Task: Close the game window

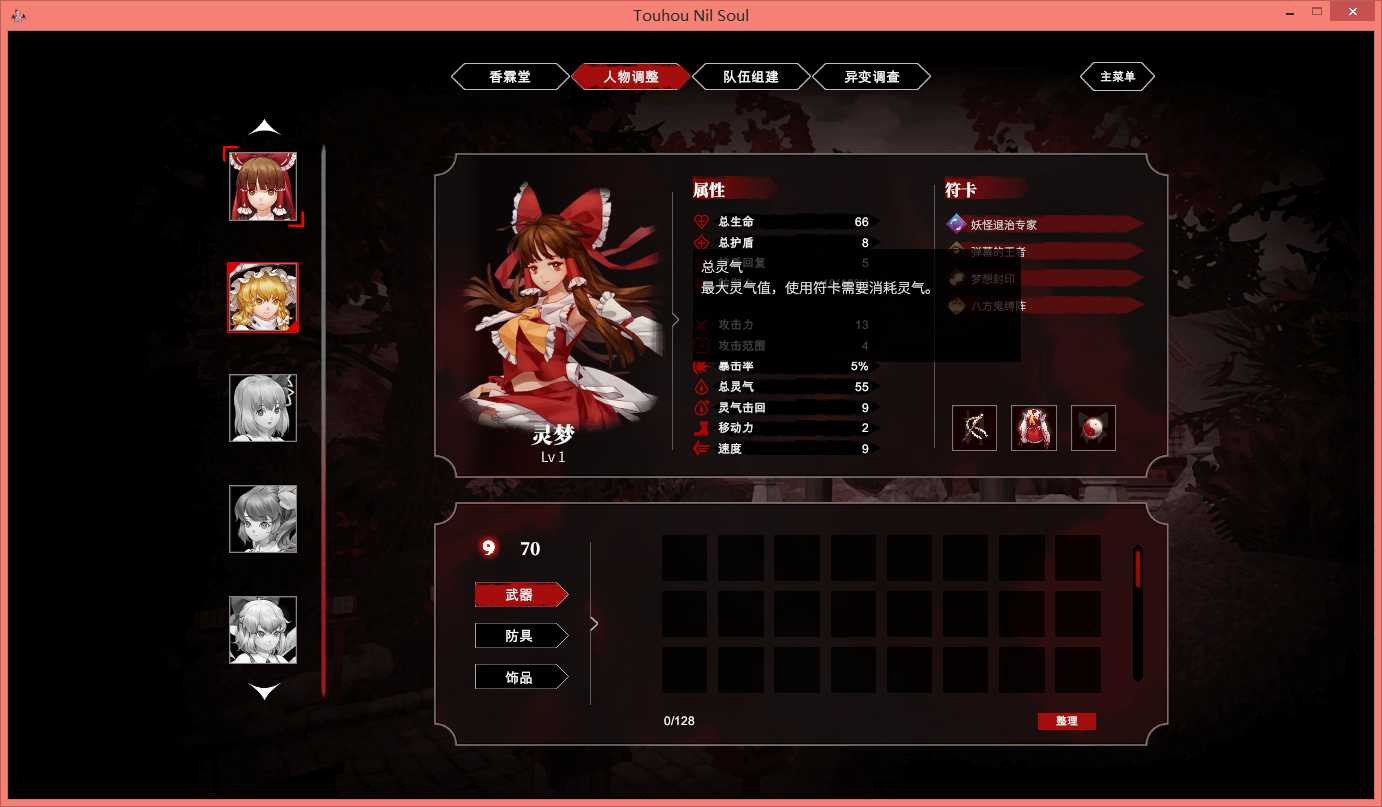Action: [1350, 12]
